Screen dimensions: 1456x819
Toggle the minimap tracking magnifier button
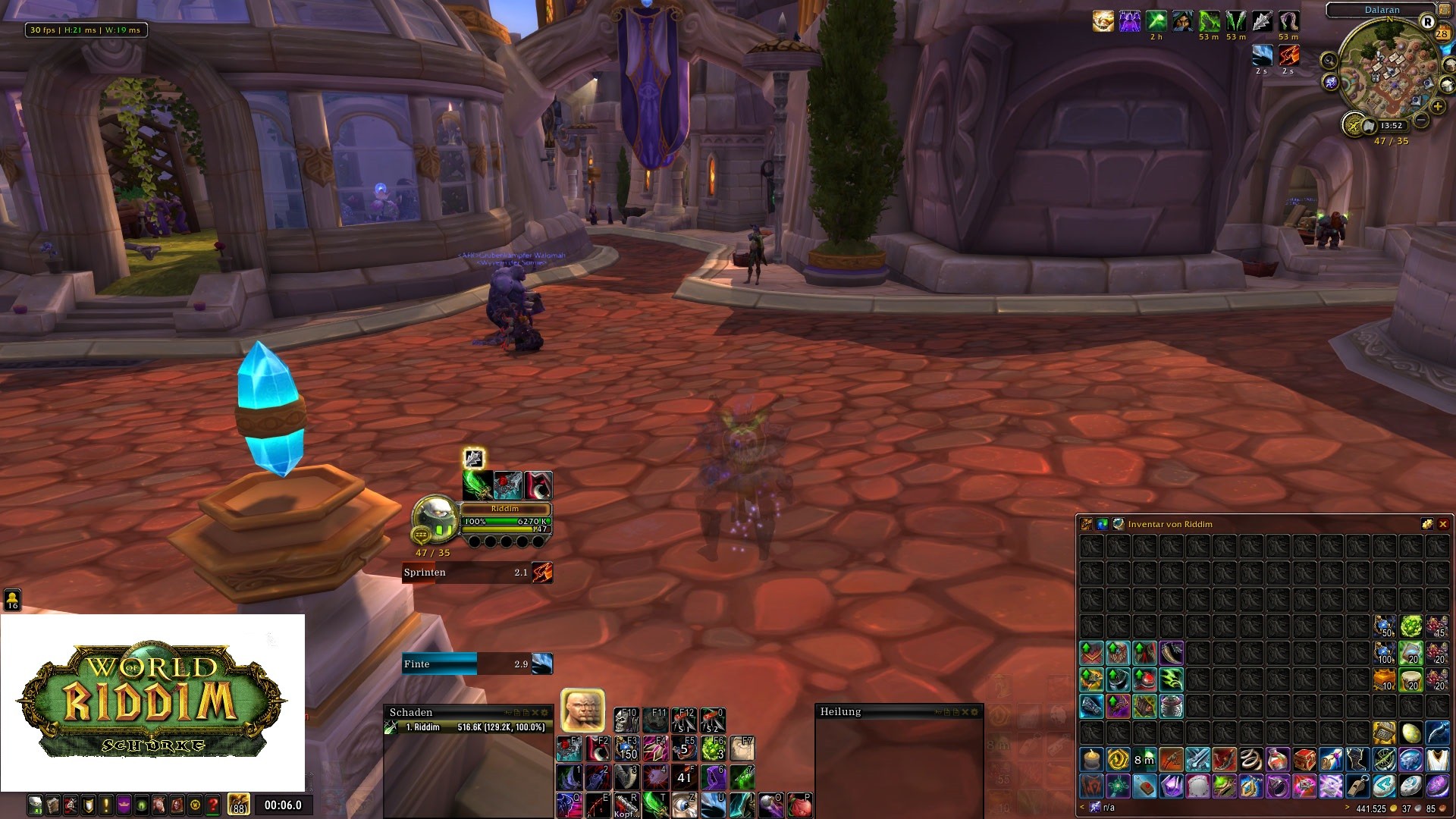pos(1329,61)
